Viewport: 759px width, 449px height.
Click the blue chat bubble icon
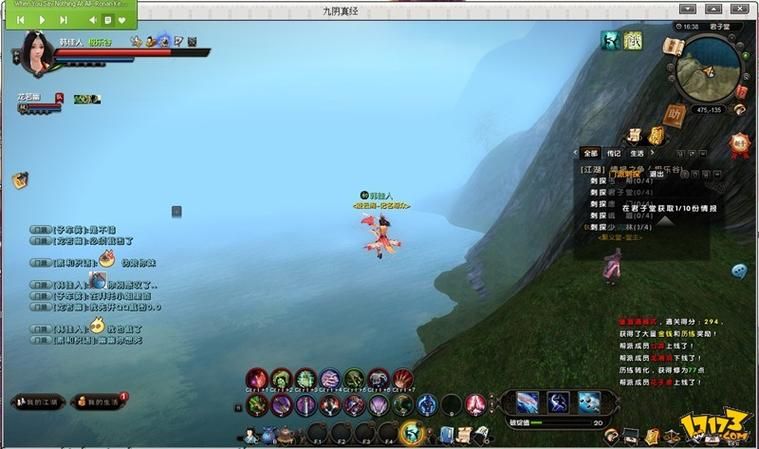point(739,270)
